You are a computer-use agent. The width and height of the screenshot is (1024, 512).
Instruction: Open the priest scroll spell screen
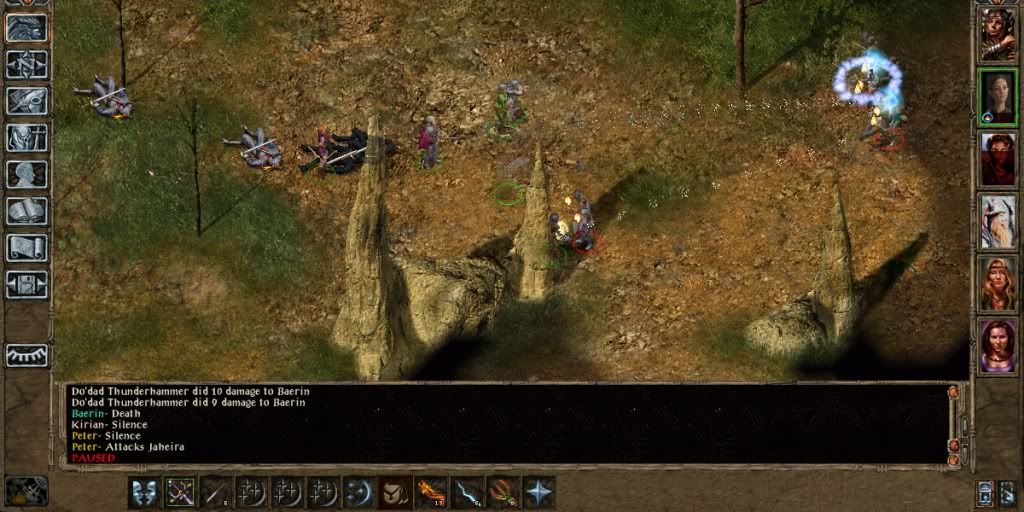[x=27, y=248]
